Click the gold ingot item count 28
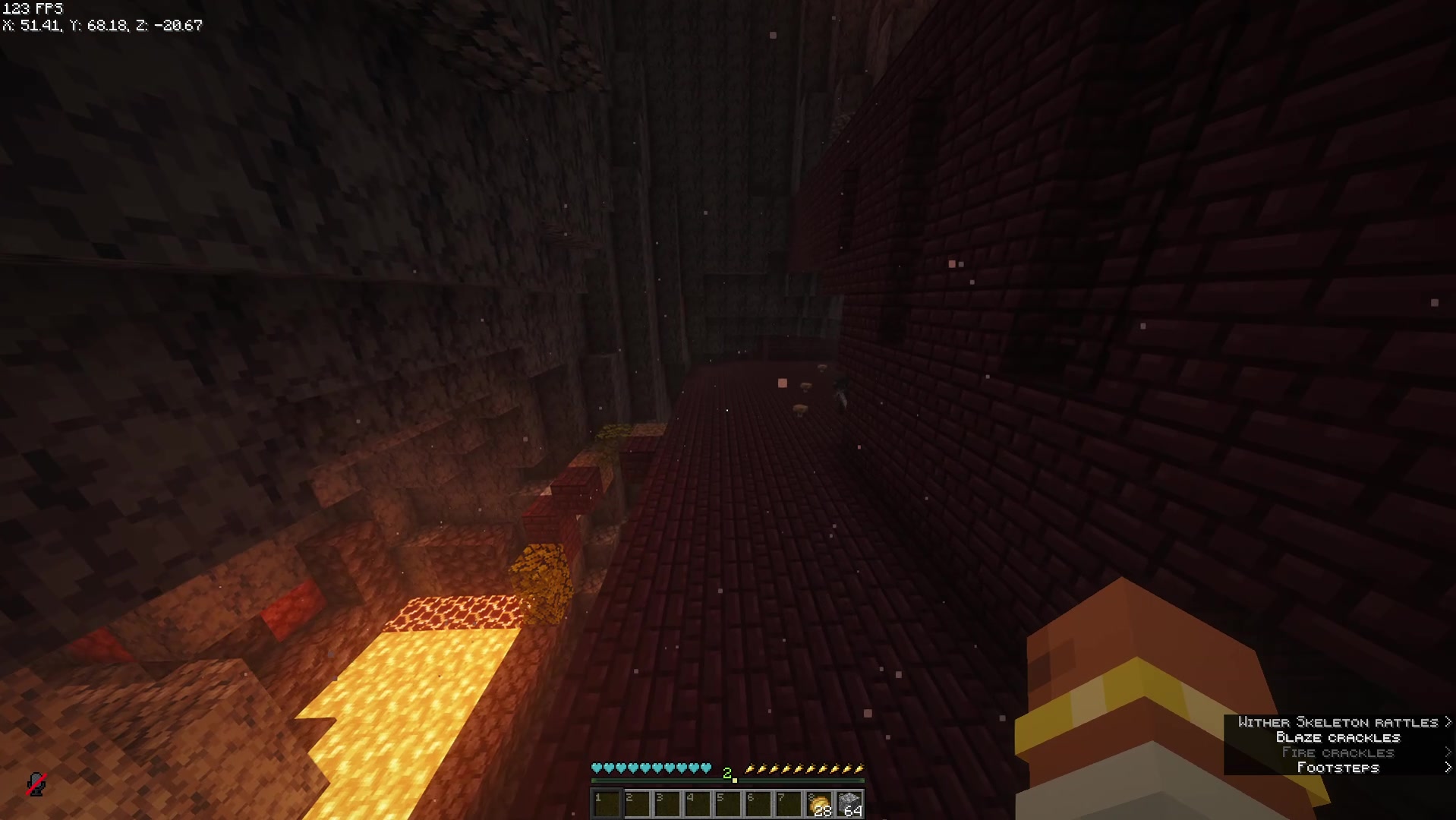 [821, 811]
